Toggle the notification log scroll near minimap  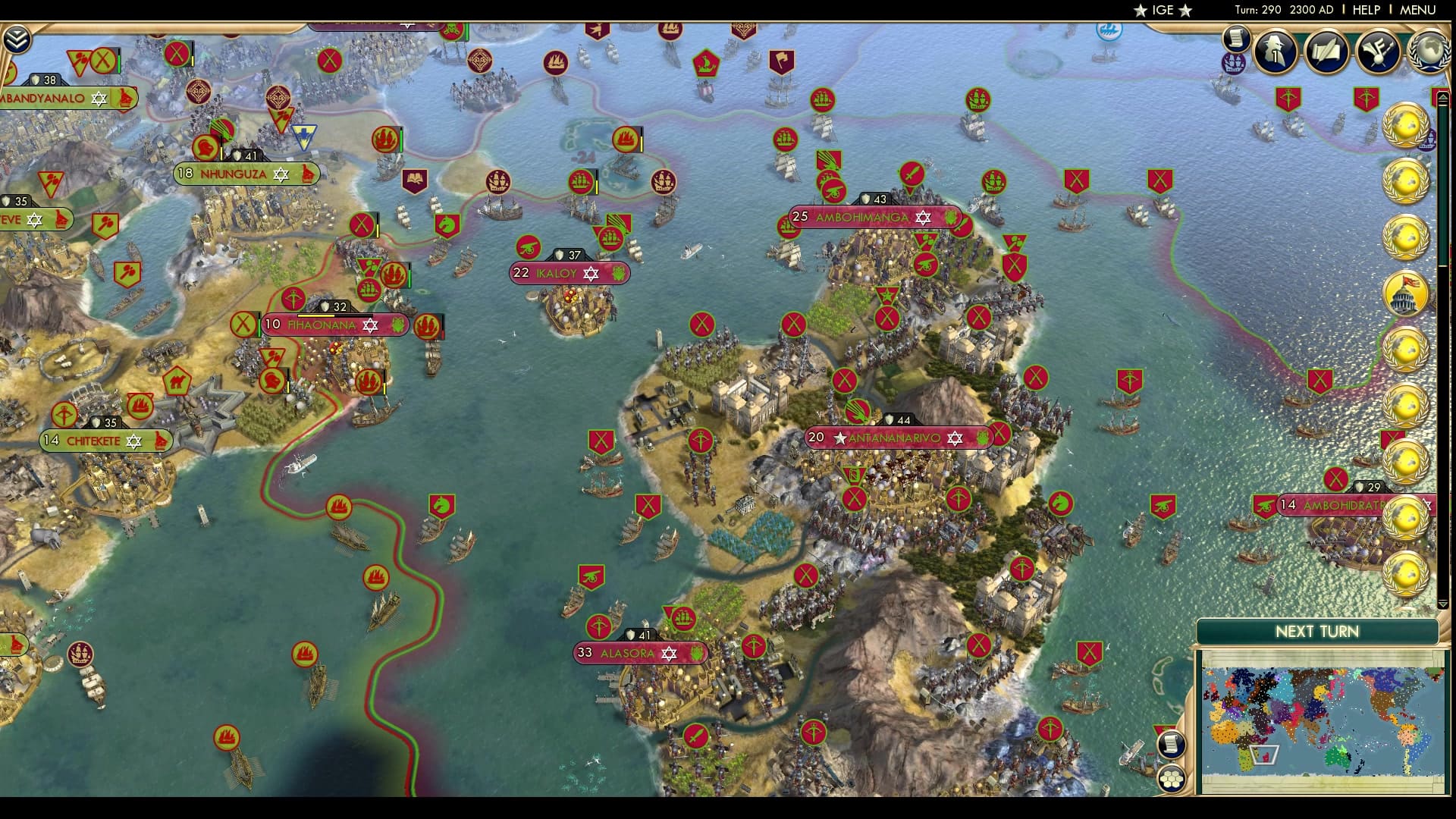point(1172,745)
